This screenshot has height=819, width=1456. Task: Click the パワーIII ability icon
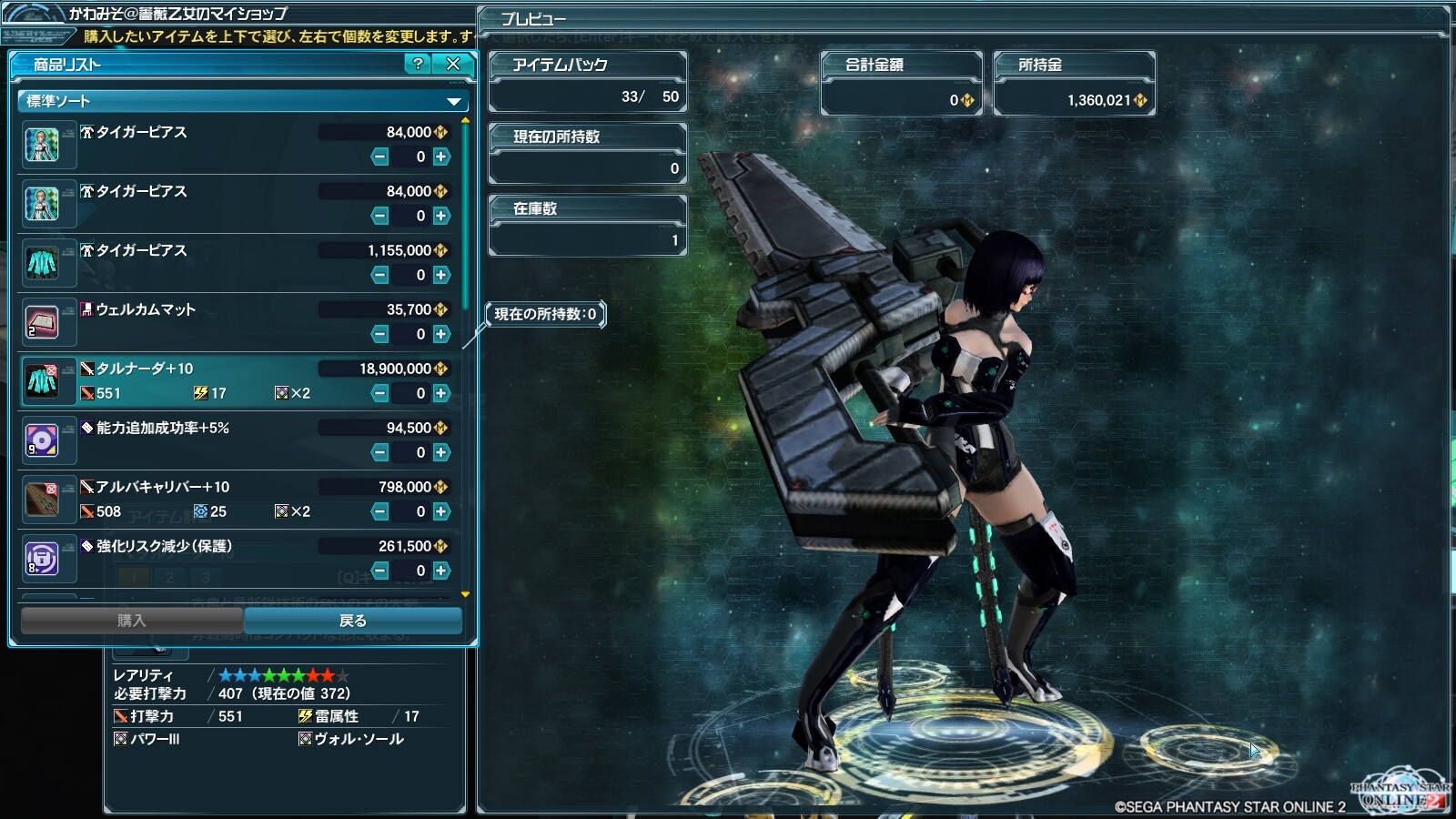tap(121, 739)
